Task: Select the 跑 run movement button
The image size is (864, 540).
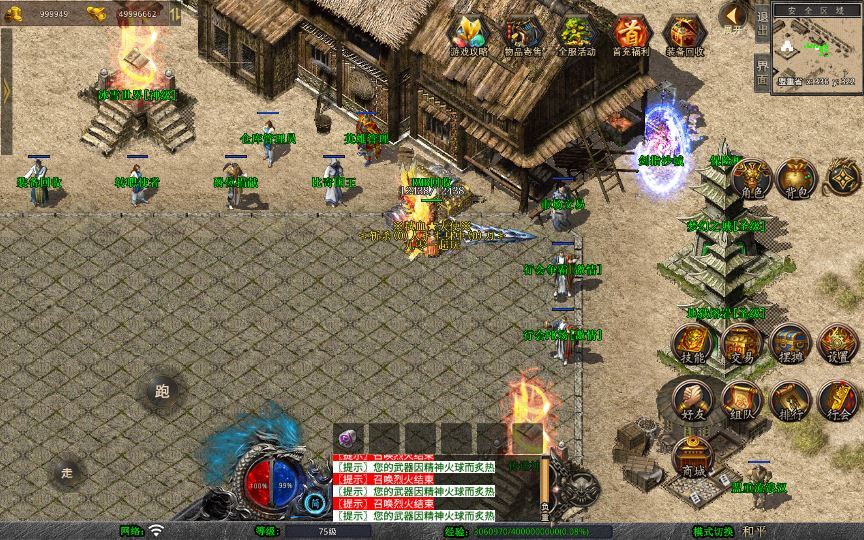Action: (162, 392)
